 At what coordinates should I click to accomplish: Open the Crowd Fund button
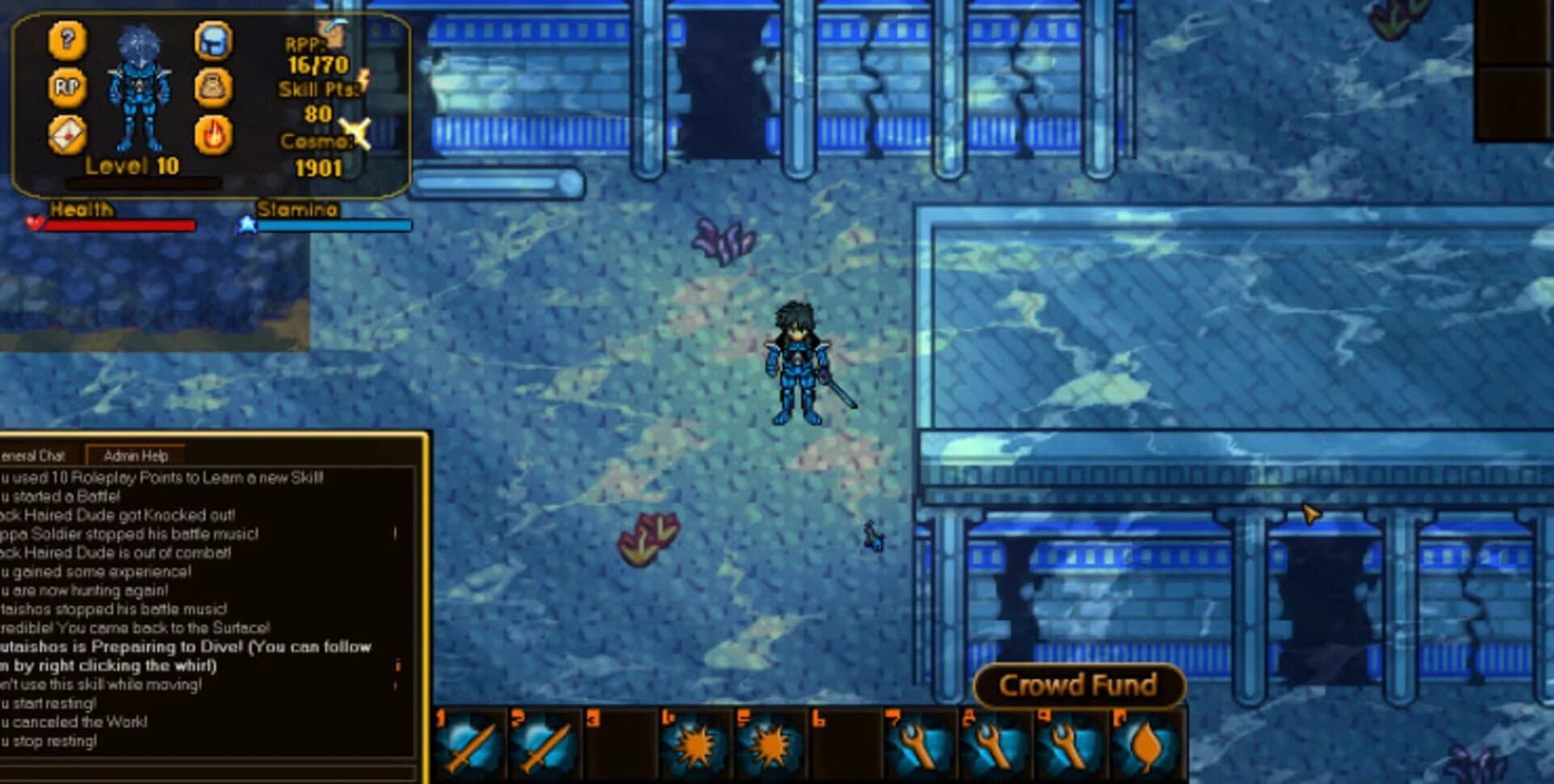(1078, 685)
